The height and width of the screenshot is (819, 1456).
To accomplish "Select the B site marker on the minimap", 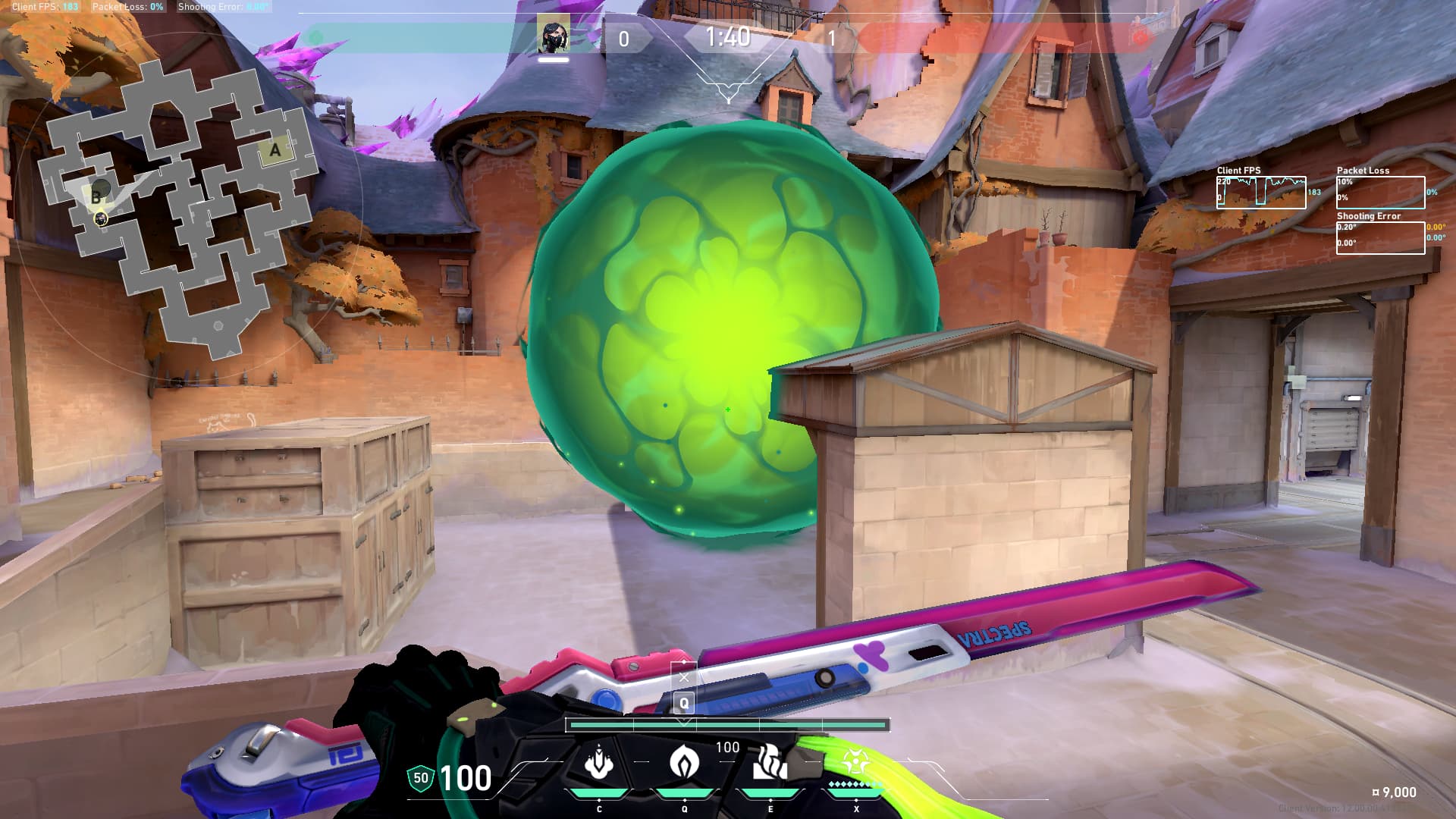I will pyautogui.click(x=96, y=196).
